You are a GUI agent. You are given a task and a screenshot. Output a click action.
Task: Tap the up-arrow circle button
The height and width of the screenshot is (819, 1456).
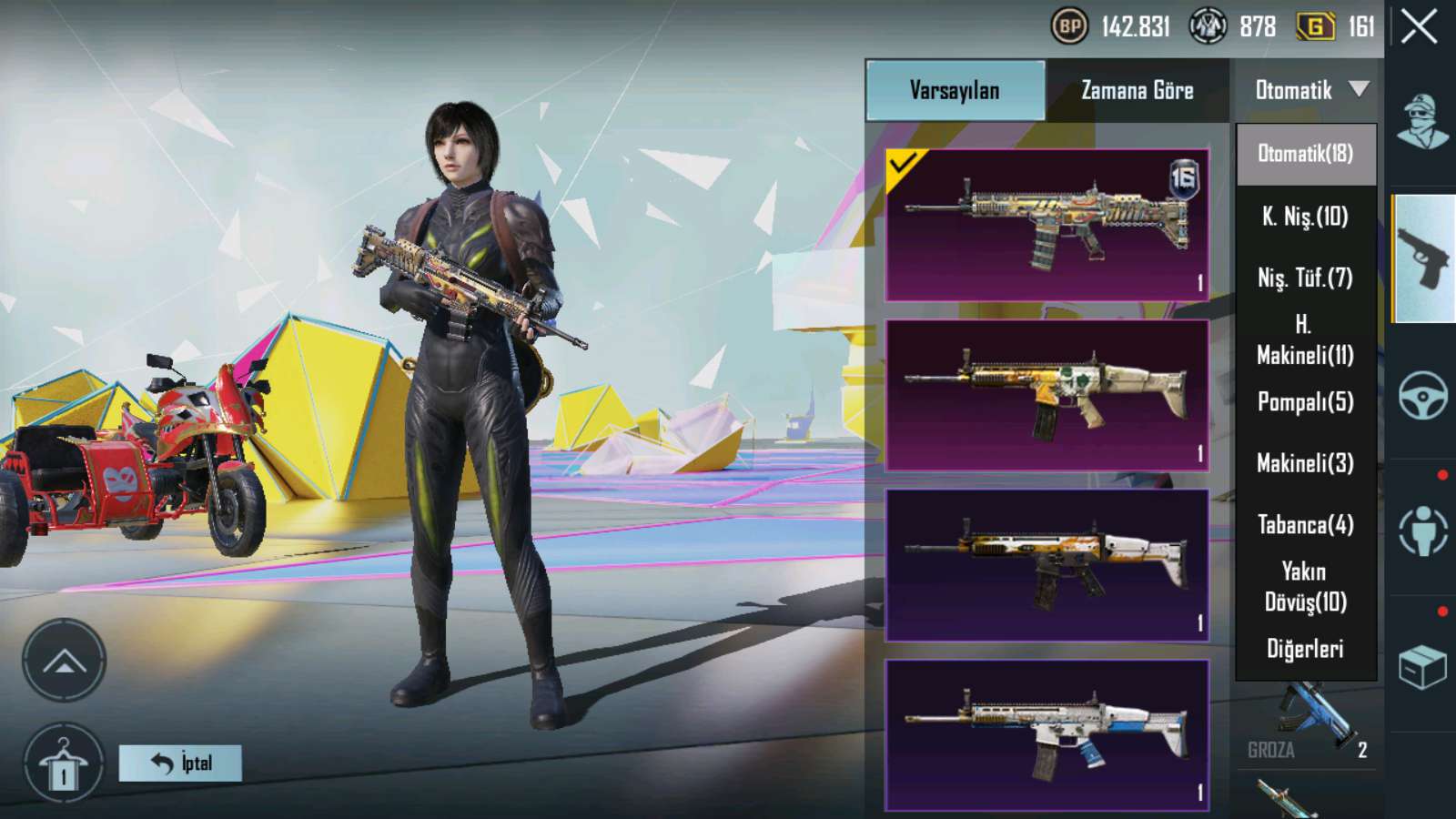tap(64, 661)
